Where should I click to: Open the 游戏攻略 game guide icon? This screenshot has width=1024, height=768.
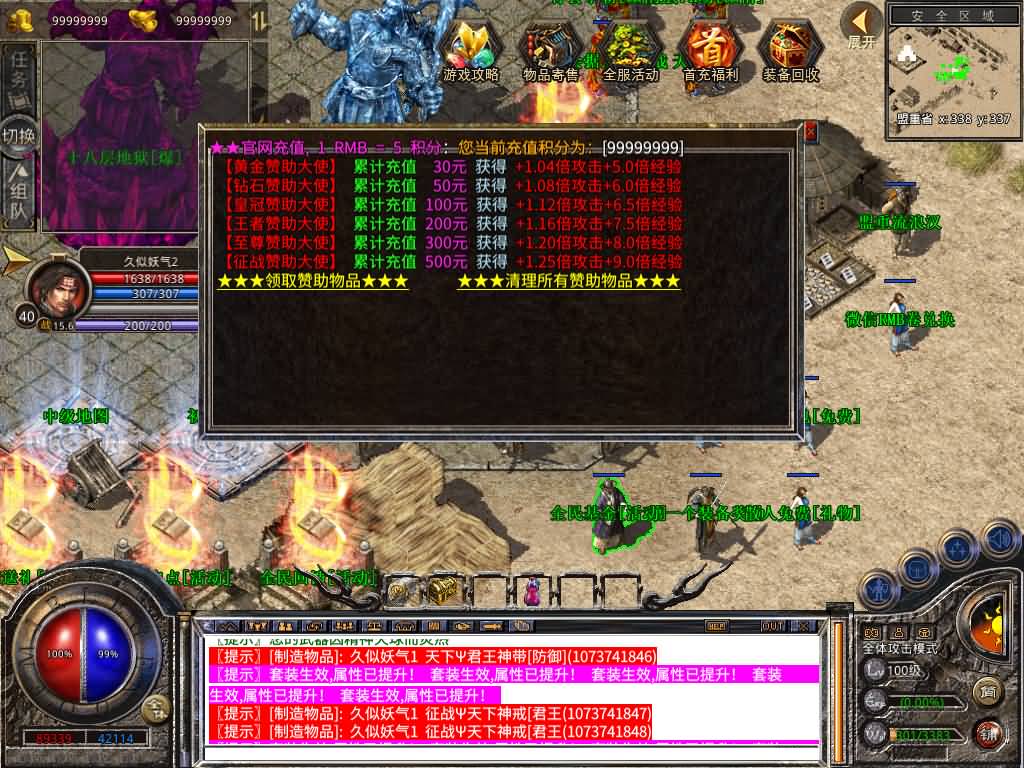click(x=471, y=50)
